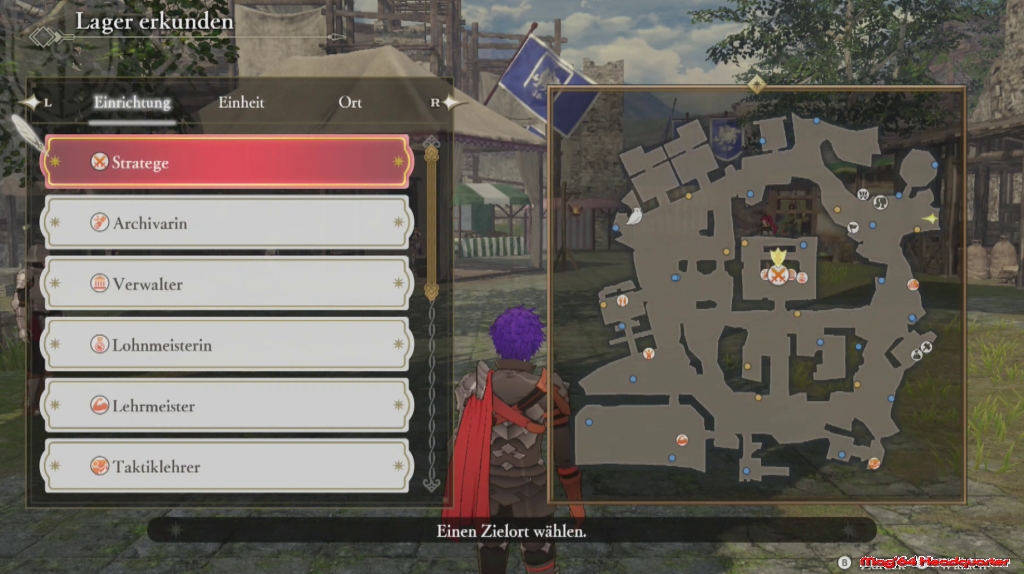Viewport: 1024px width, 574px height.
Task: Select Verwalter from the facility list
Action: tap(228, 284)
